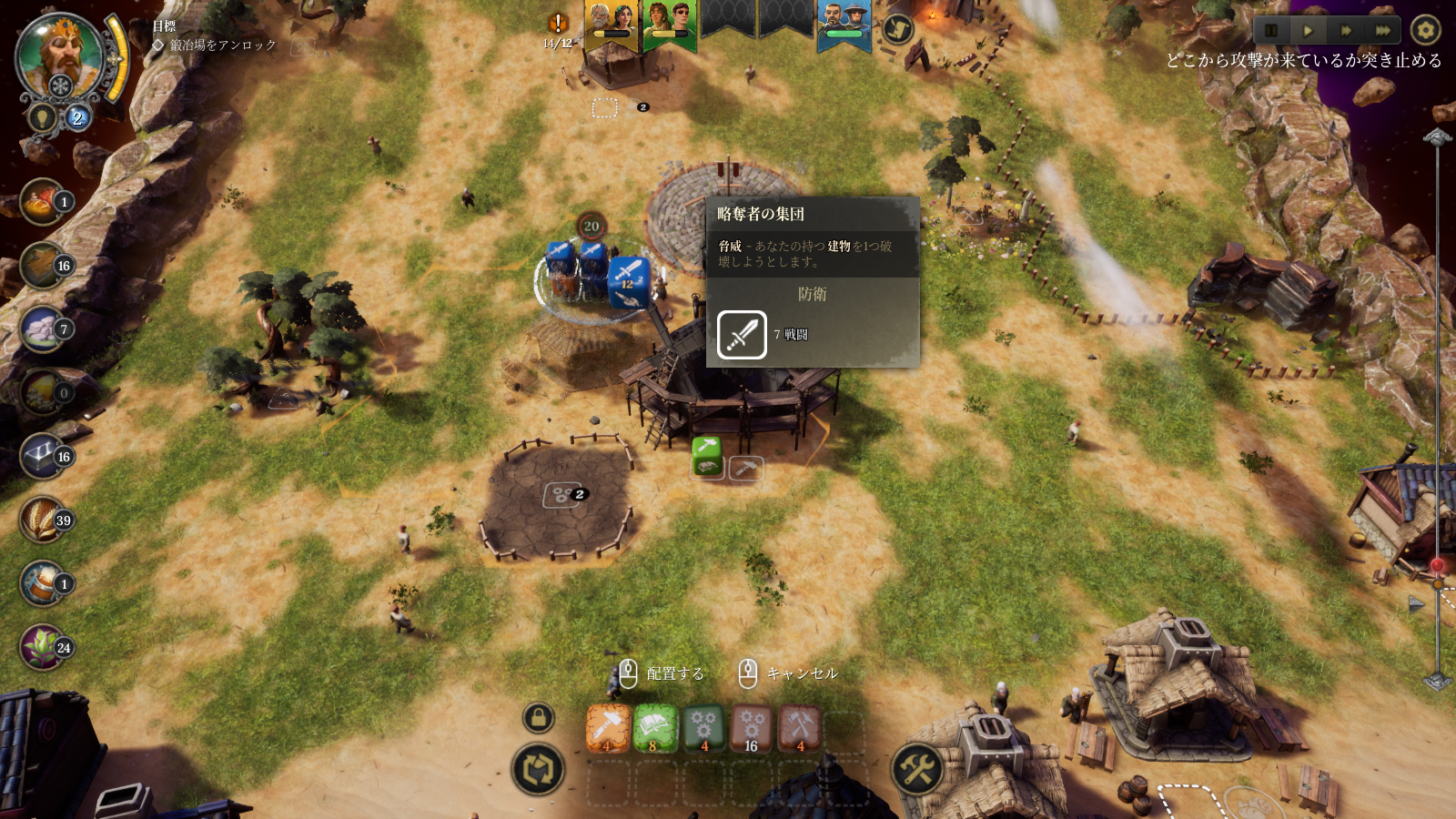Screen dimensions: 1456x819
Task: Select the blue banner citizen pair
Action: coord(844,22)
